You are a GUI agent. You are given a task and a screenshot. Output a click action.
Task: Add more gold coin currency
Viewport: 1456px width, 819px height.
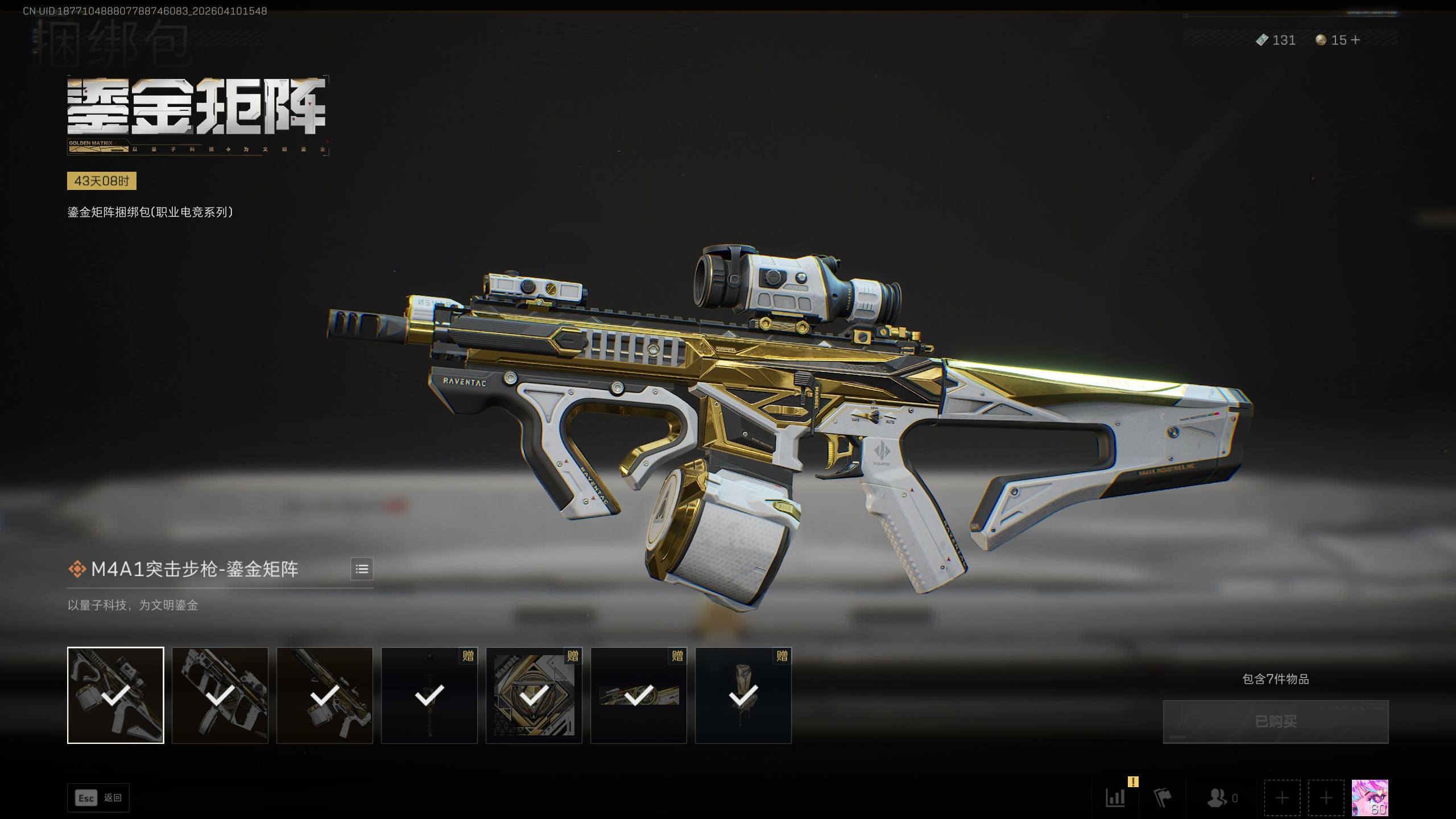[x=1355, y=40]
